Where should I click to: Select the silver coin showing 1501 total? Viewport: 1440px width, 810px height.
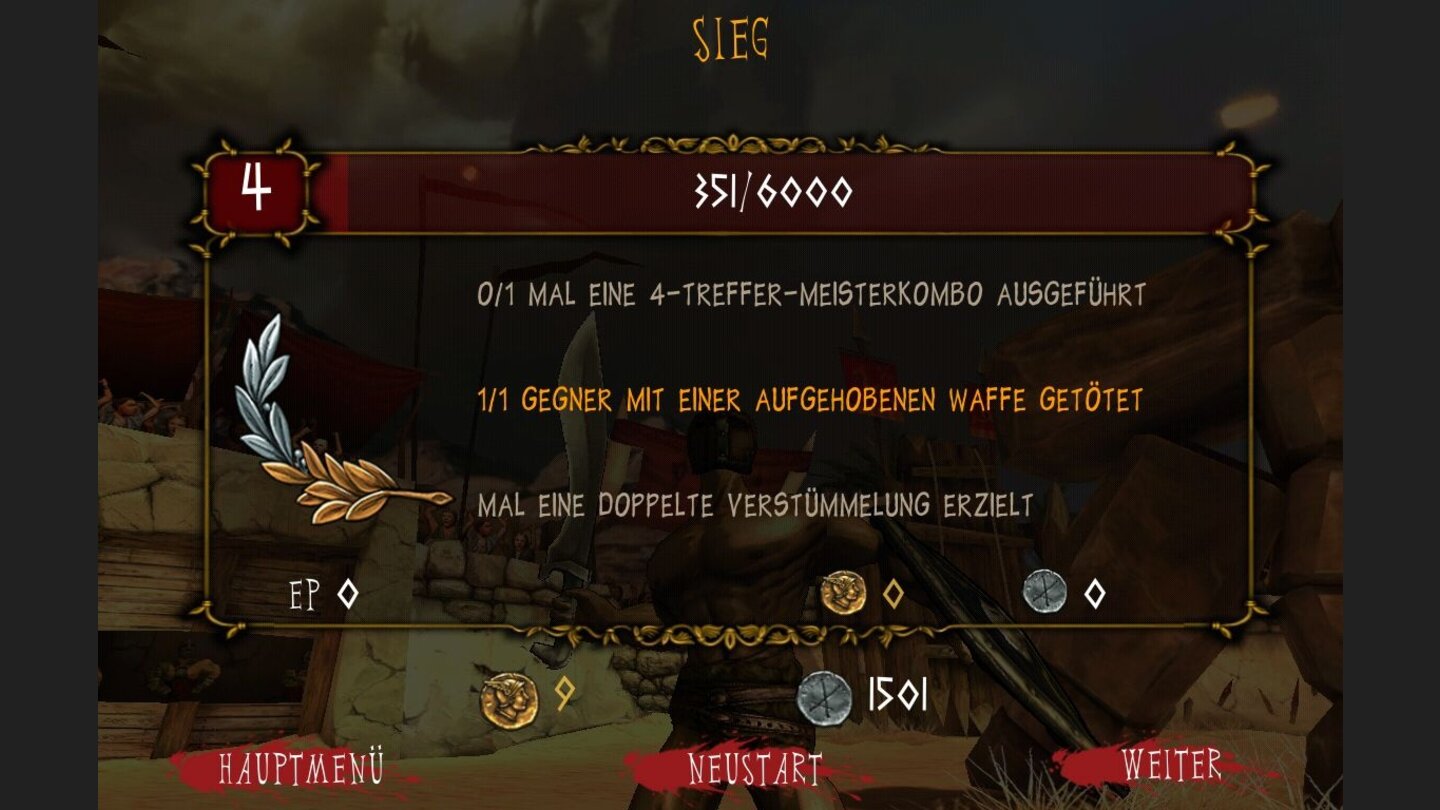click(825, 700)
